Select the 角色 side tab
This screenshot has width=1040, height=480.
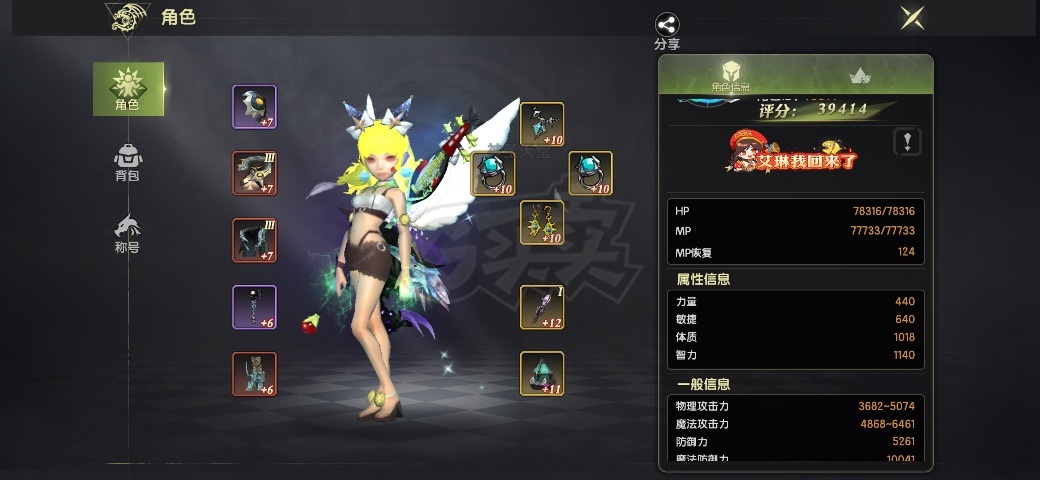pos(128,88)
